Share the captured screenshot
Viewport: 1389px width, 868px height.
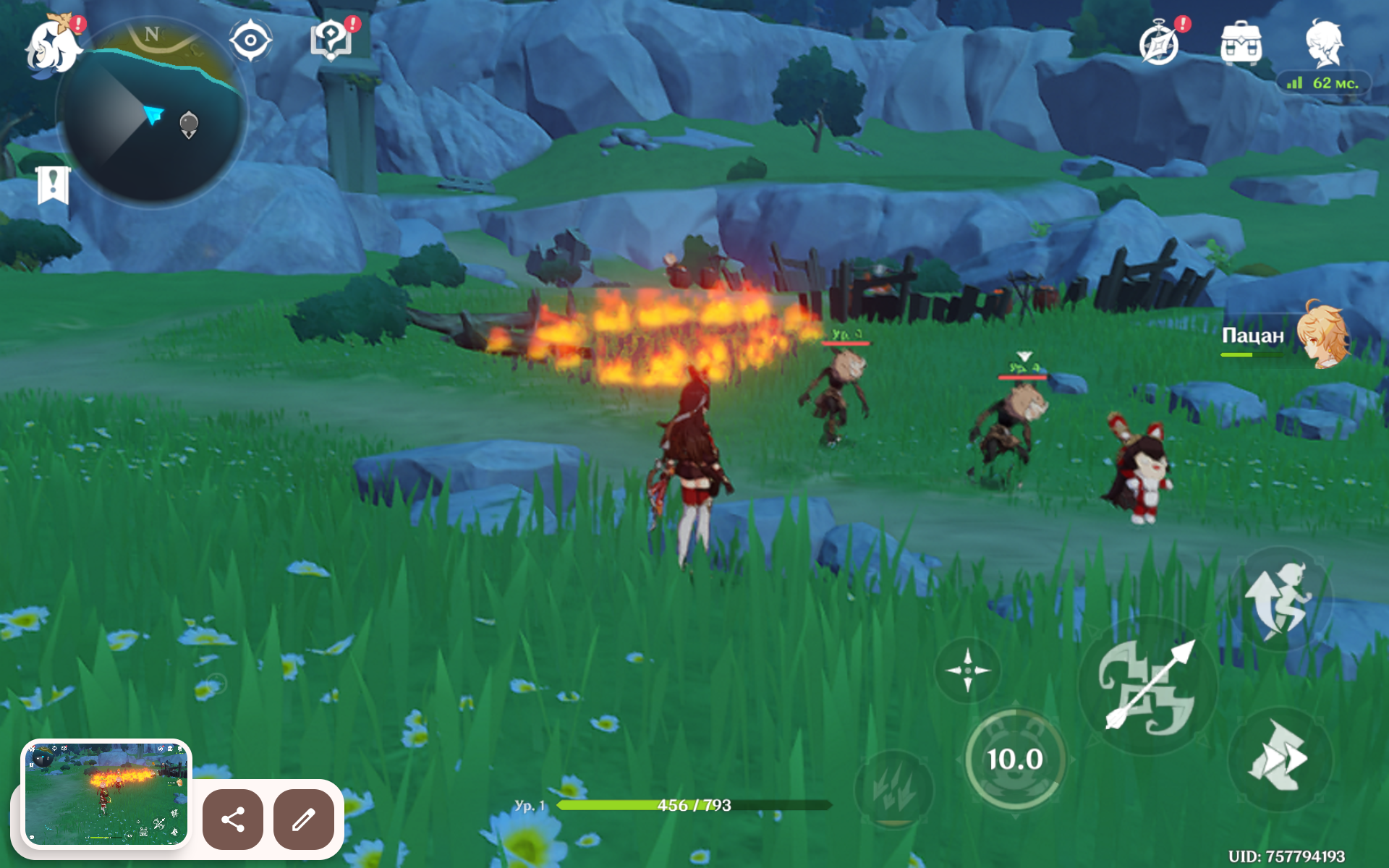[x=233, y=820]
